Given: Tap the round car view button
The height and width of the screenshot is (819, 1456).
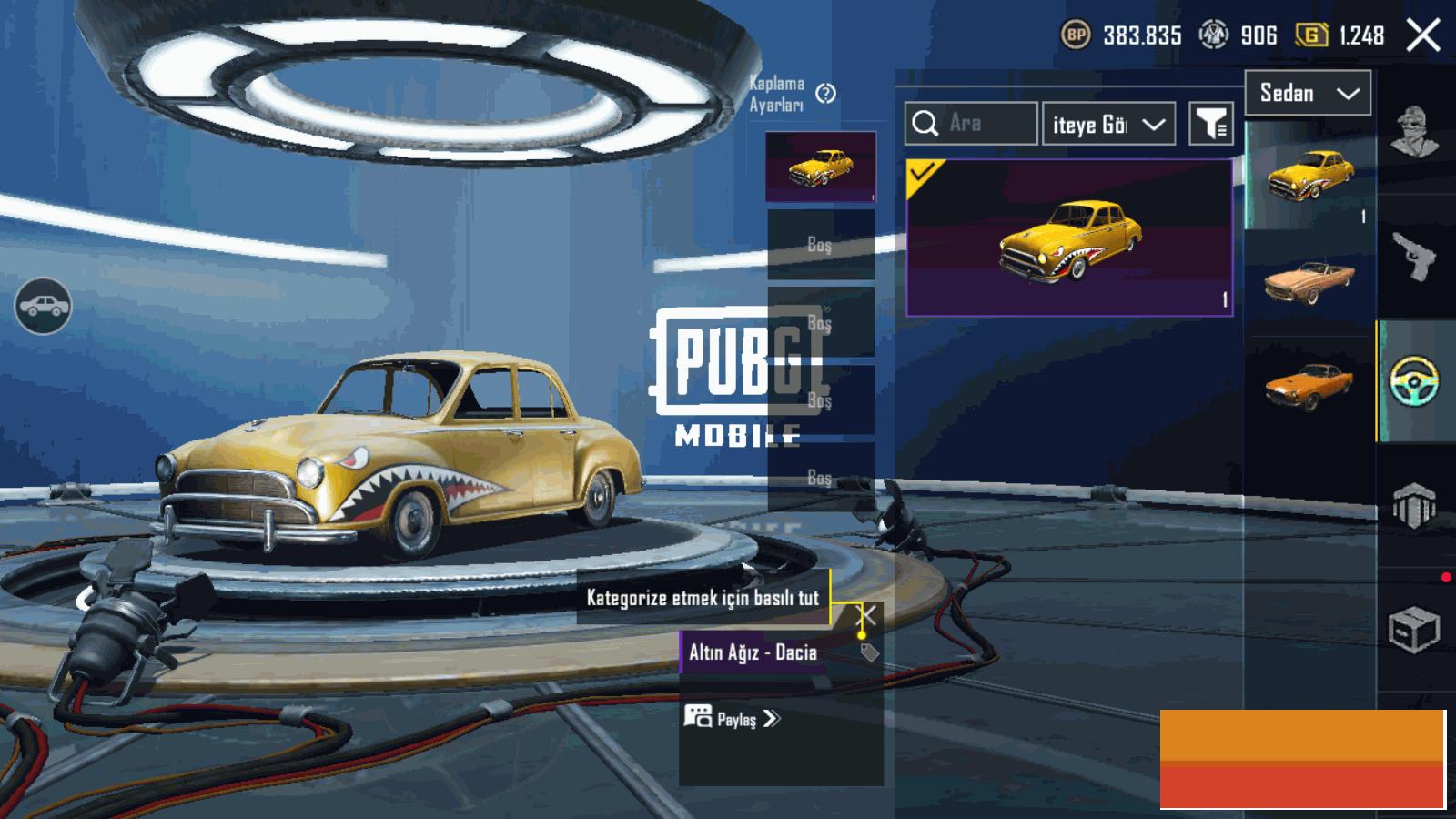Looking at the screenshot, I should tap(43, 307).
